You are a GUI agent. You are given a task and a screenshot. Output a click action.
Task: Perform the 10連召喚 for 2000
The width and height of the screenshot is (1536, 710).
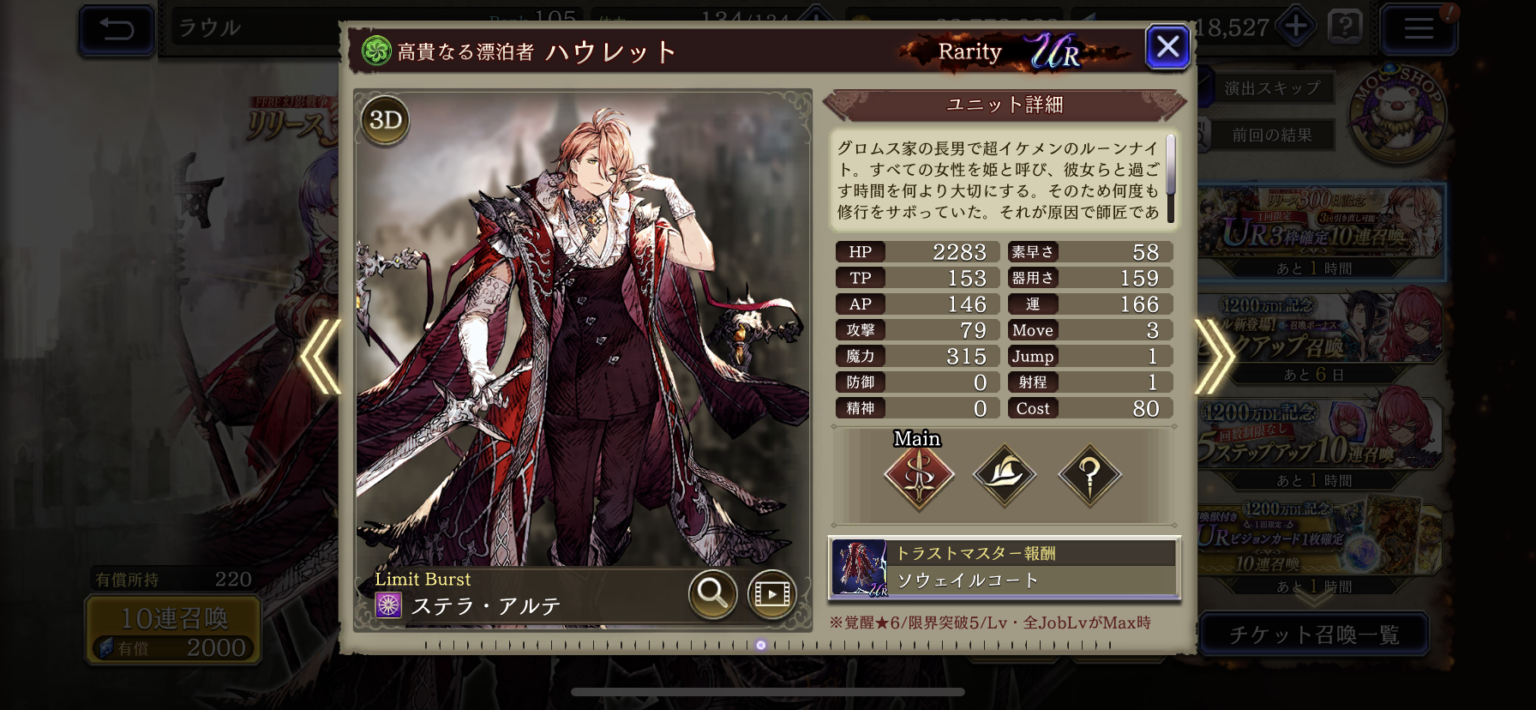click(x=174, y=631)
